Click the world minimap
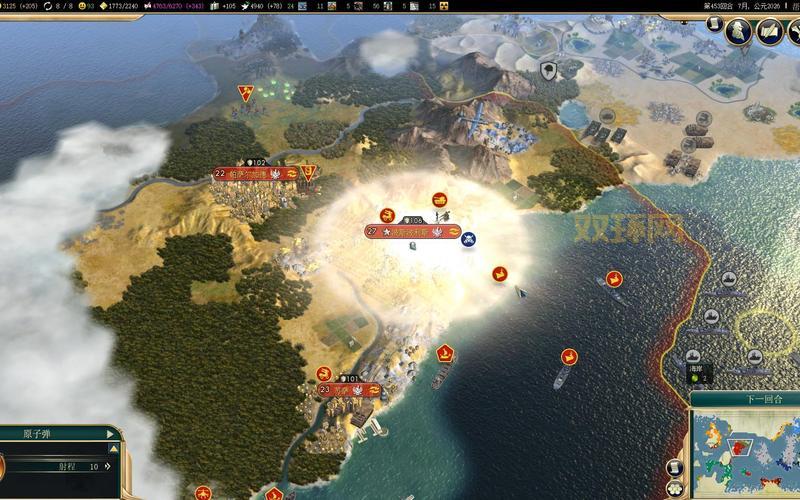Screen dimensions: 800x500 (745, 452)
